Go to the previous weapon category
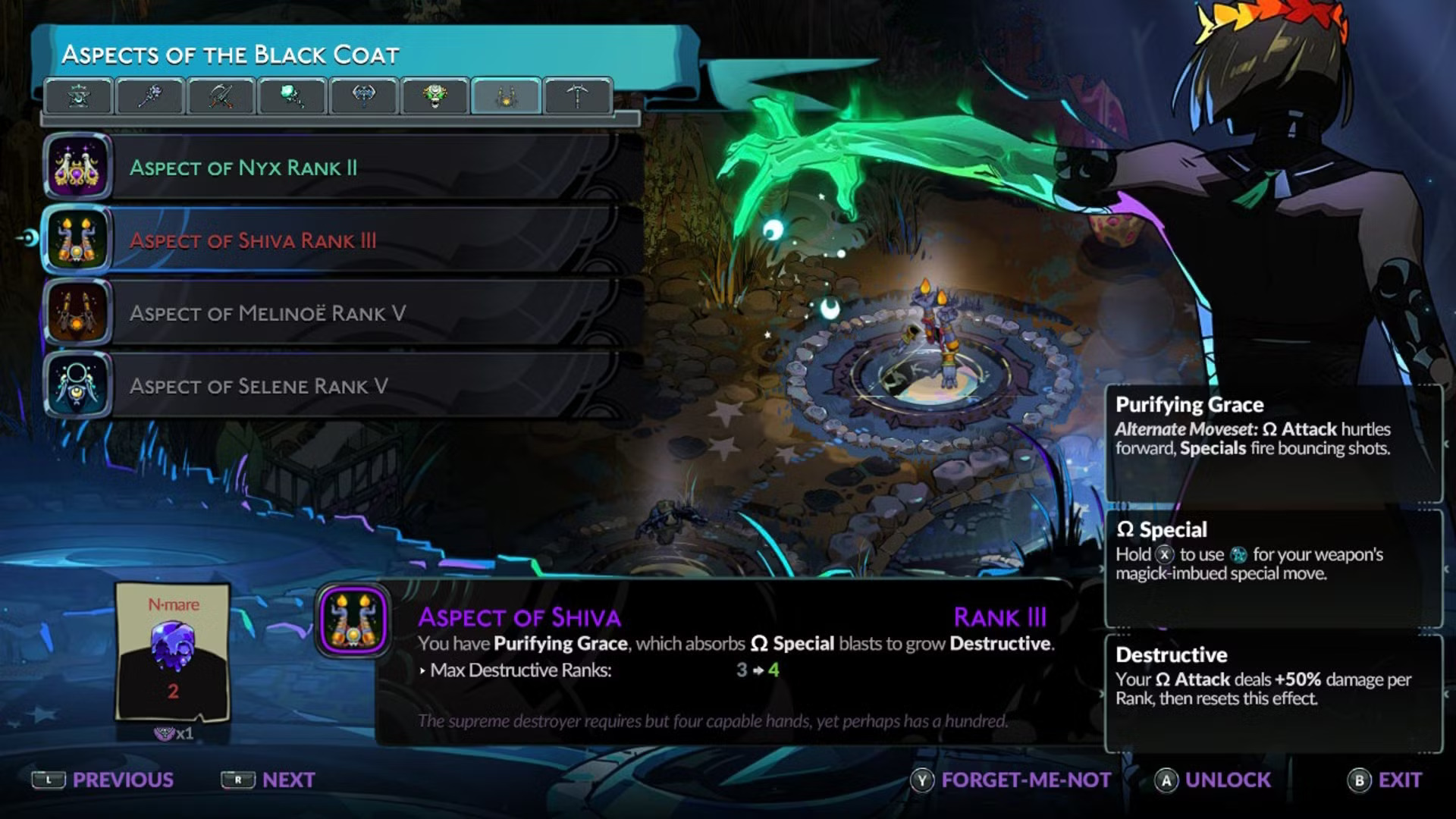The height and width of the screenshot is (819, 1456). (103, 780)
